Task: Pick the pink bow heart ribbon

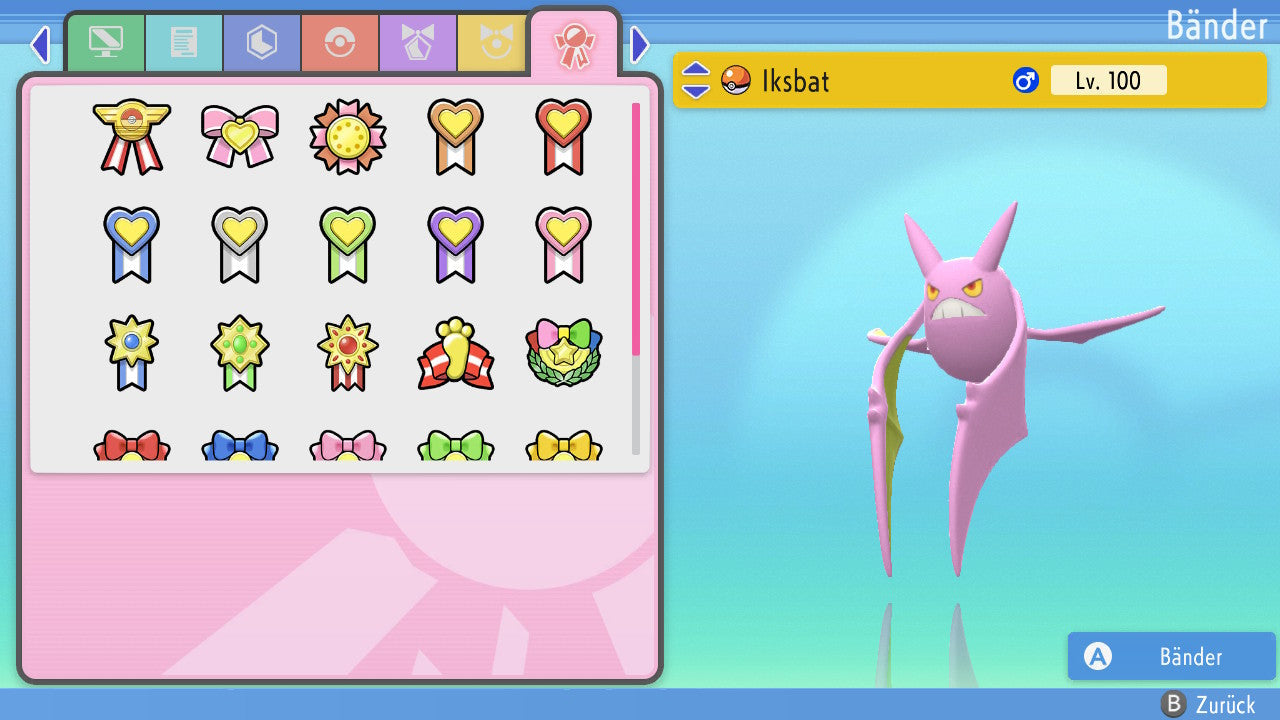Action: (x=240, y=136)
